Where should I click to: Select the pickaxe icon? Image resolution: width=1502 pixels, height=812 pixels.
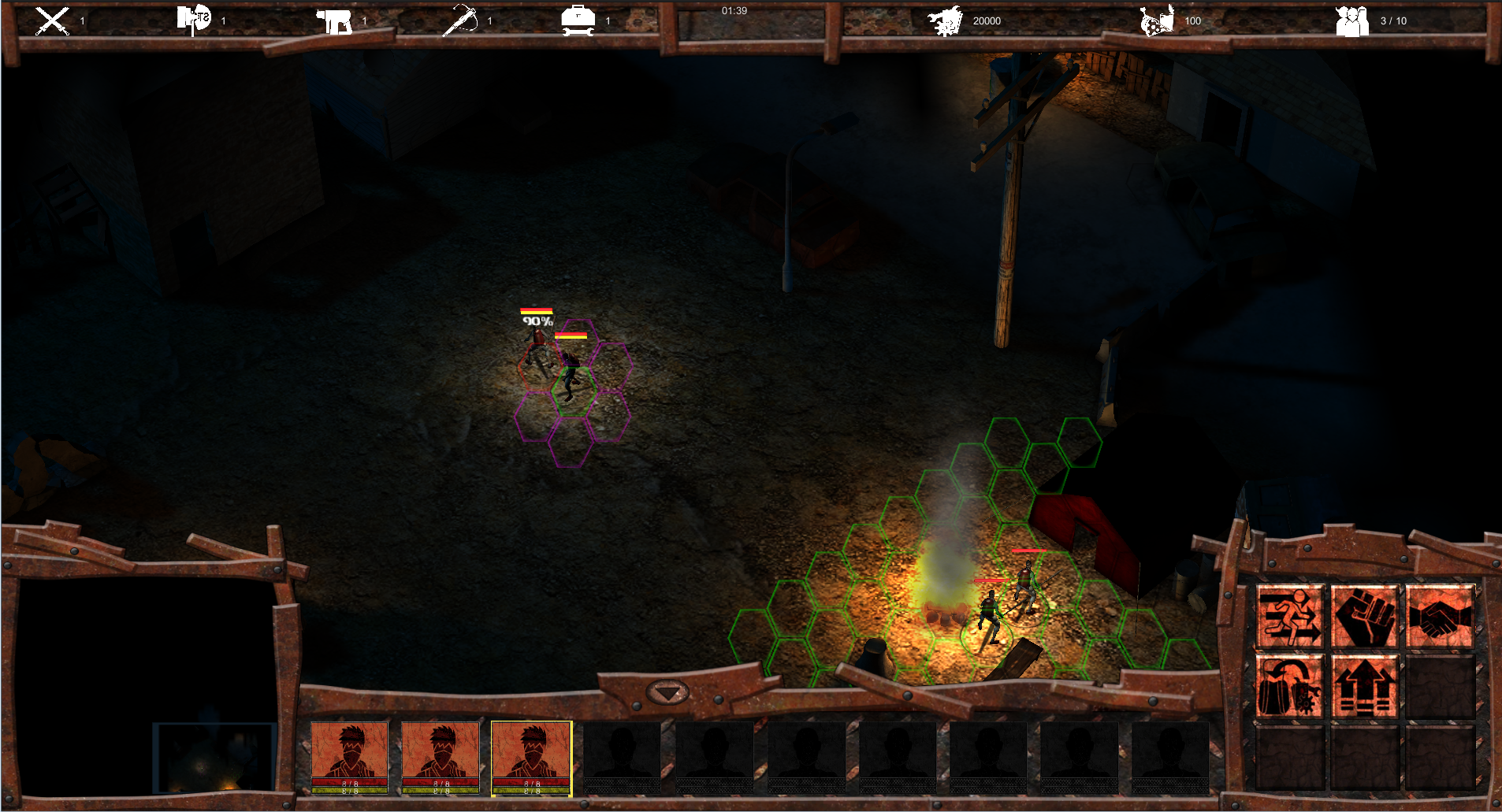pos(460,20)
